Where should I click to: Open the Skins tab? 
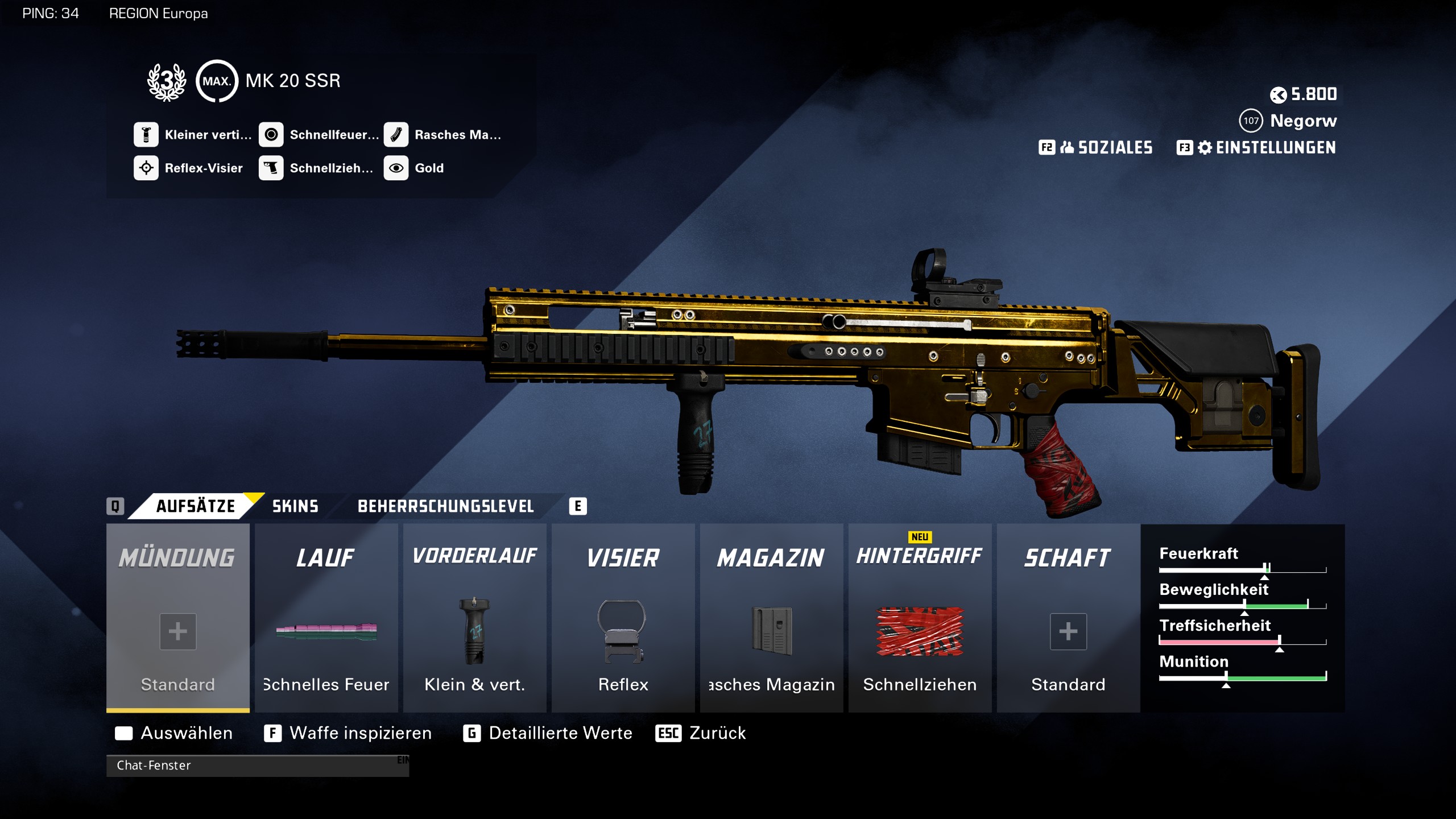tap(295, 506)
